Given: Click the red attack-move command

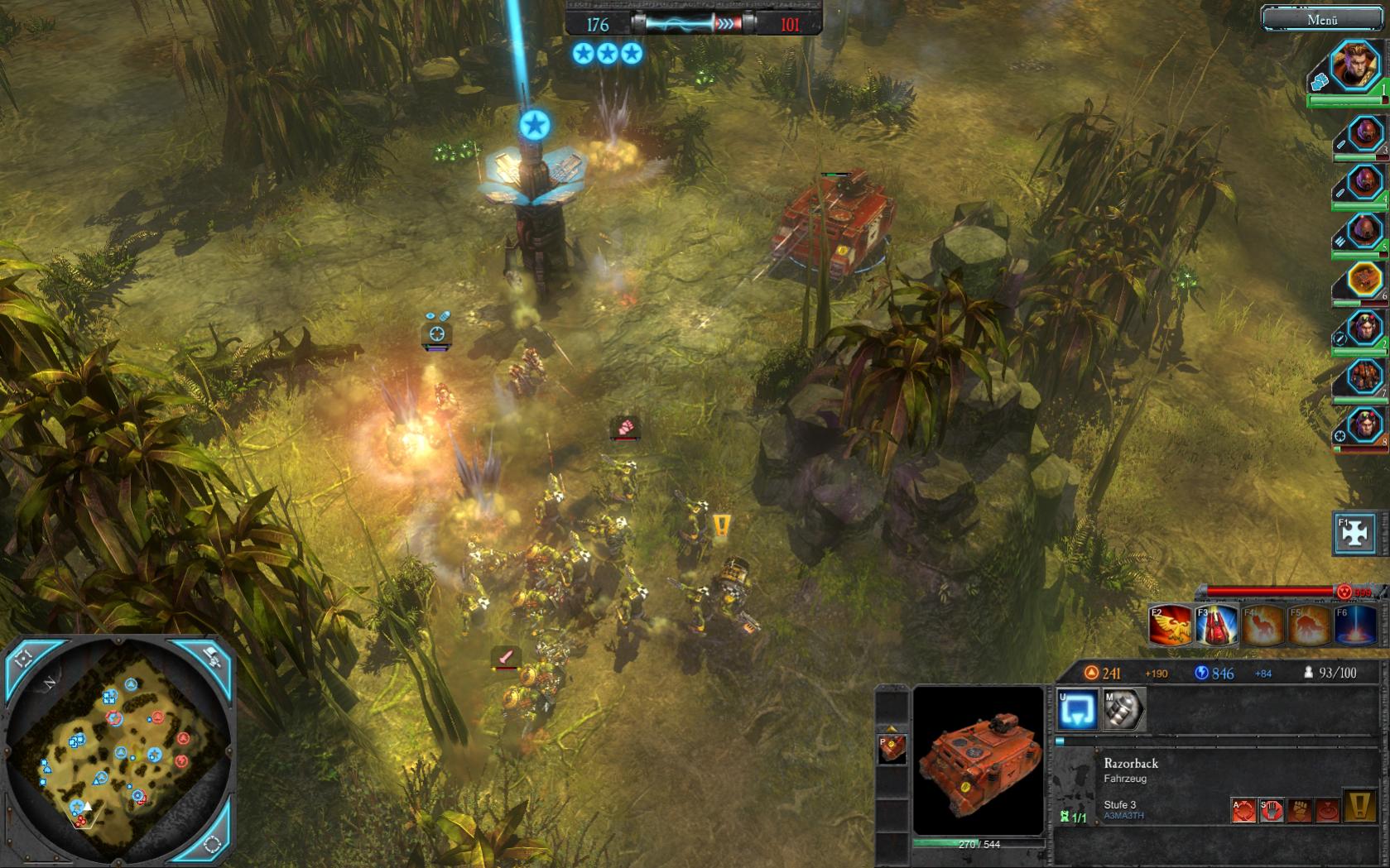Looking at the screenshot, I should click(x=1243, y=810).
